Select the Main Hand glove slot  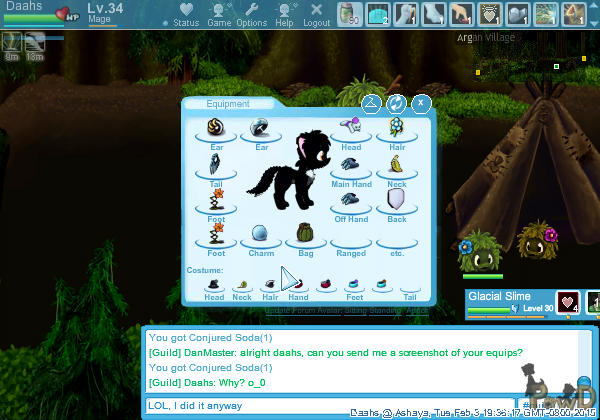click(351, 164)
